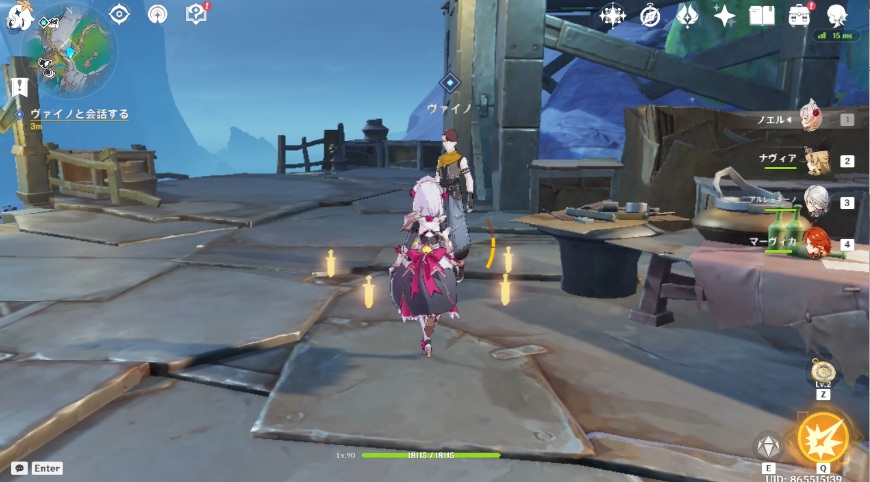Use the pocket watch gadget
The width and height of the screenshot is (870, 482).
(x=823, y=375)
